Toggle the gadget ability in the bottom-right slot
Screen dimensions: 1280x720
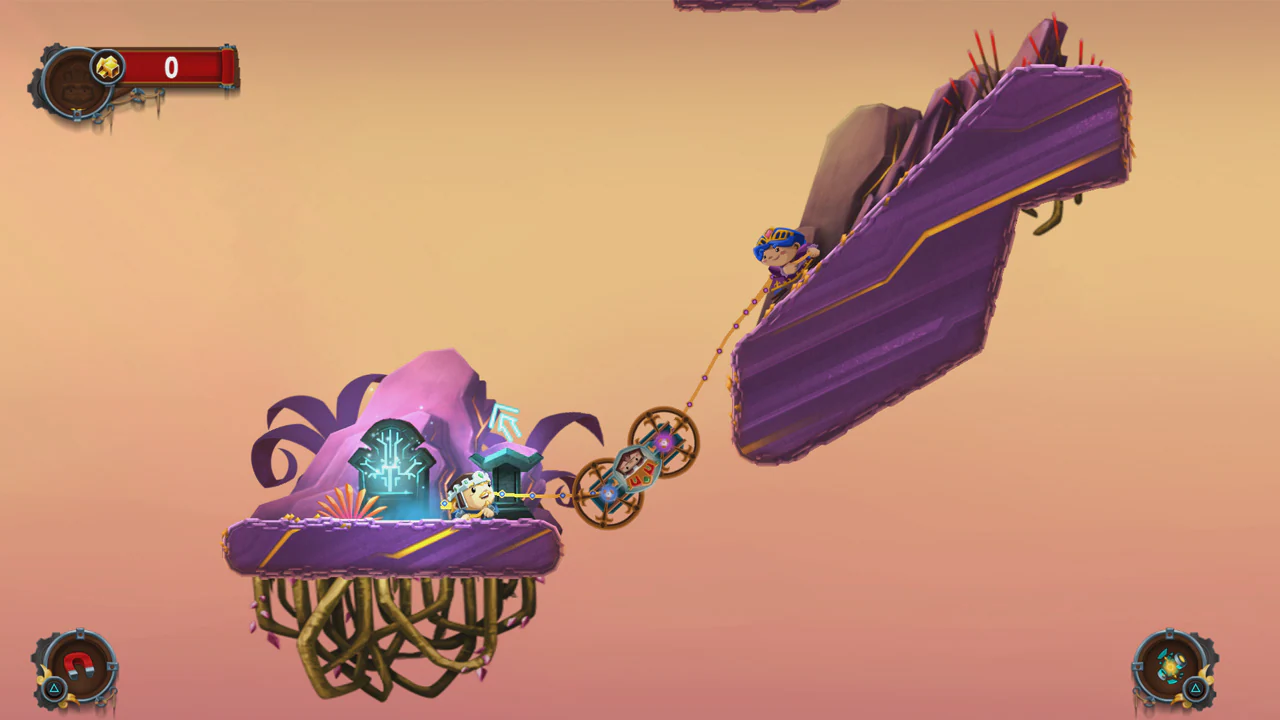click(x=1172, y=665)
